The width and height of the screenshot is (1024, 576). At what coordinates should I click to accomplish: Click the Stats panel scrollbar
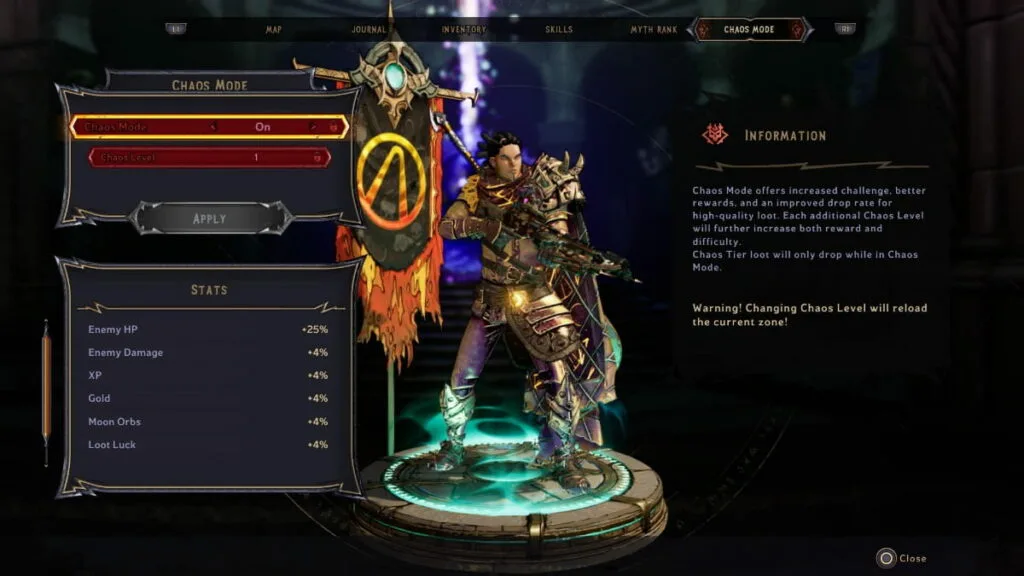[x=45, y=390]
